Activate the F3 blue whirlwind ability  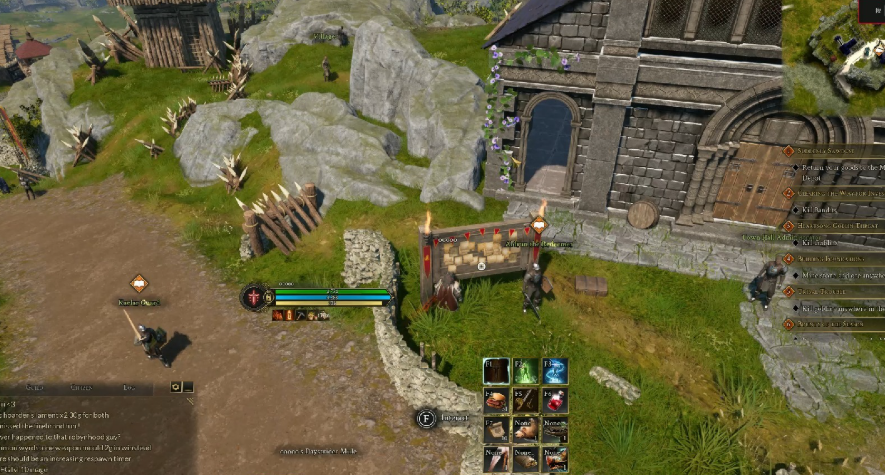pos(555,371)
